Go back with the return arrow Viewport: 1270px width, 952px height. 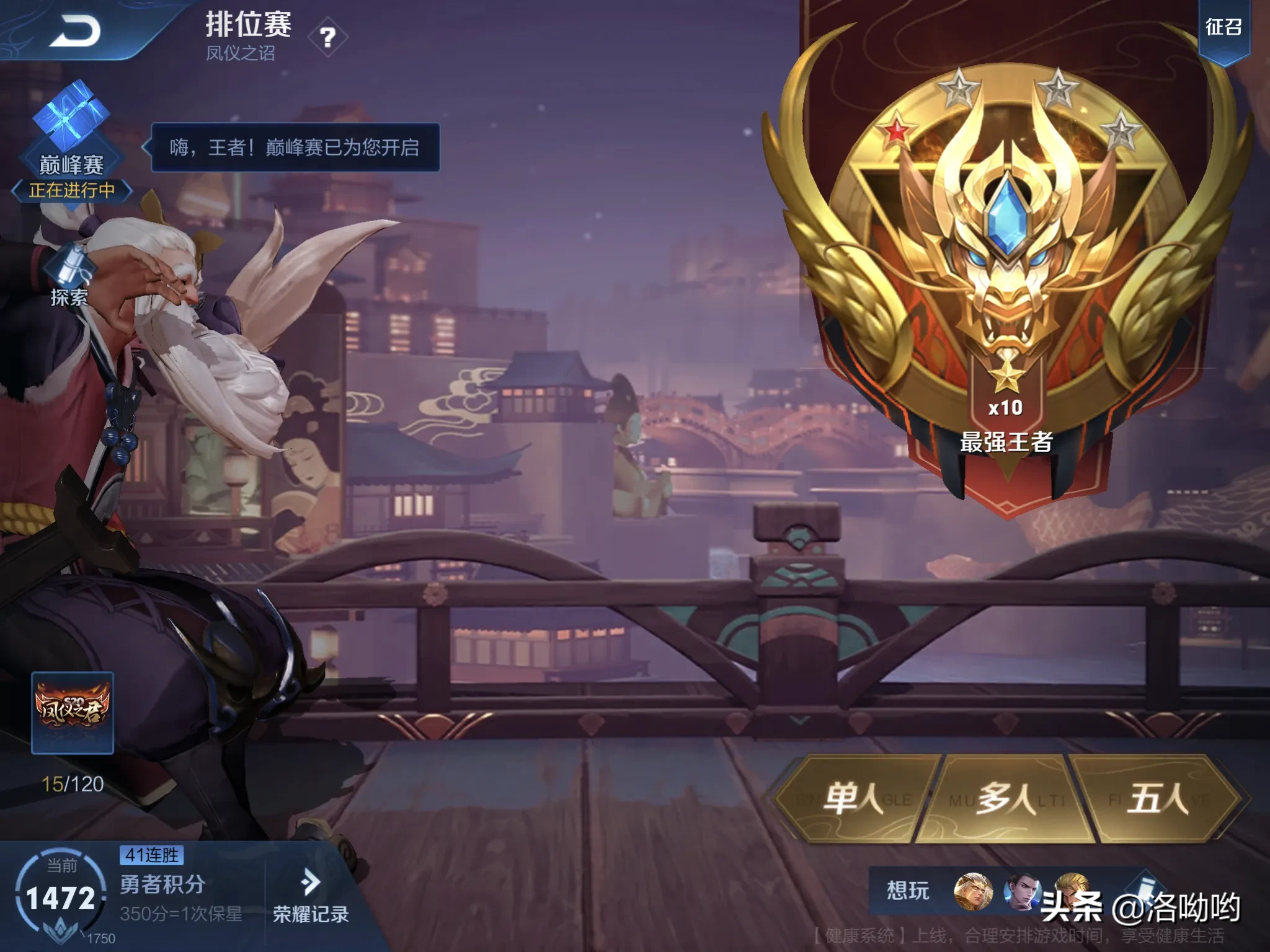pos(76,31)
